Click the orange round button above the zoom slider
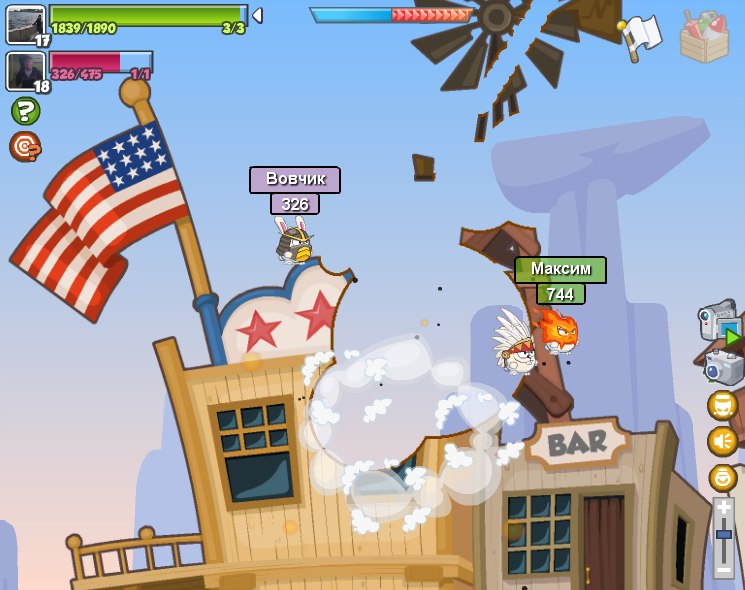This screenshot has width=745, height=590. click(x=722, y=477)
